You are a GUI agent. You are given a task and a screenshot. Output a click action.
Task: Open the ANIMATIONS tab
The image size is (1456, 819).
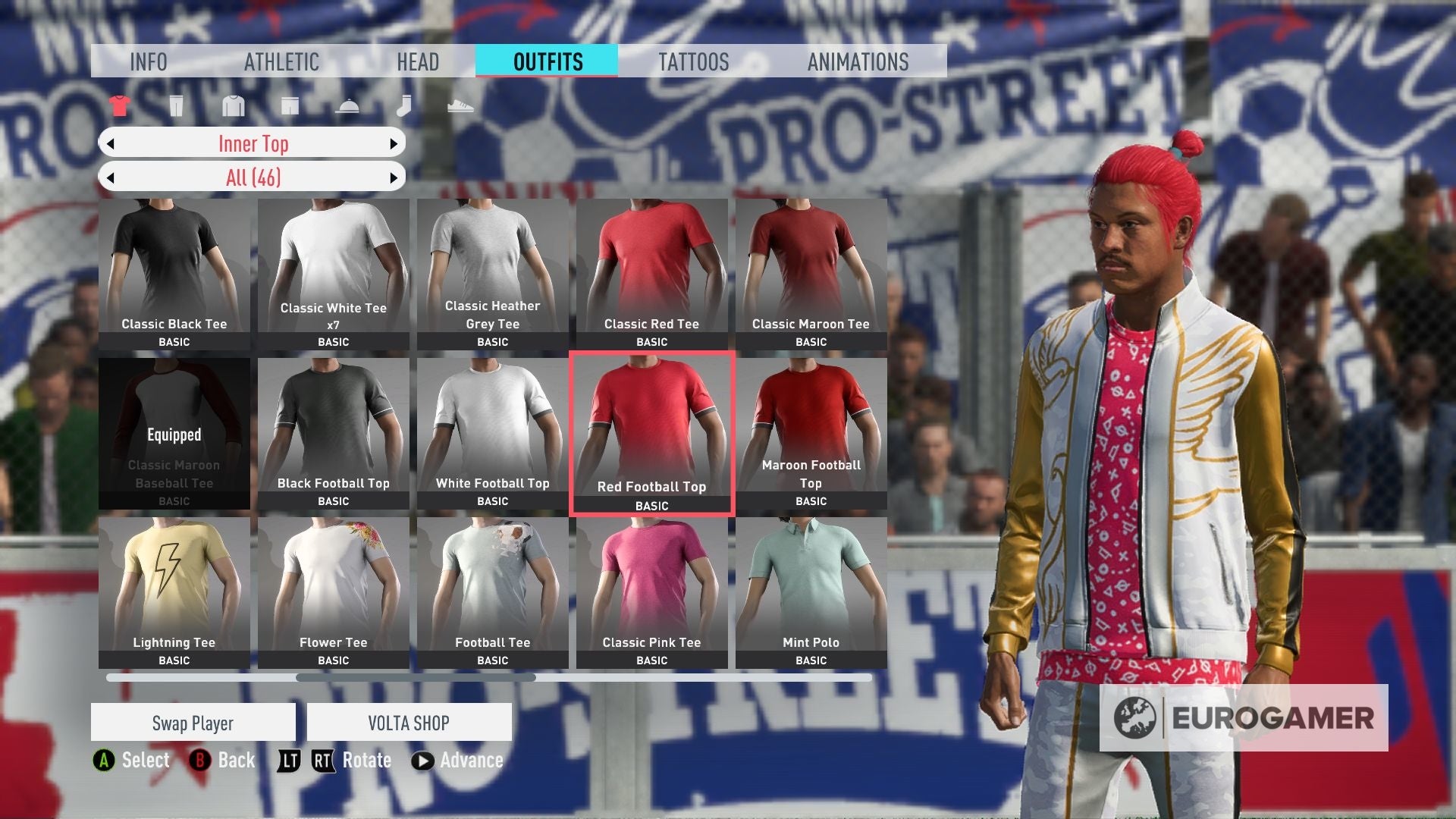point(858,62)
